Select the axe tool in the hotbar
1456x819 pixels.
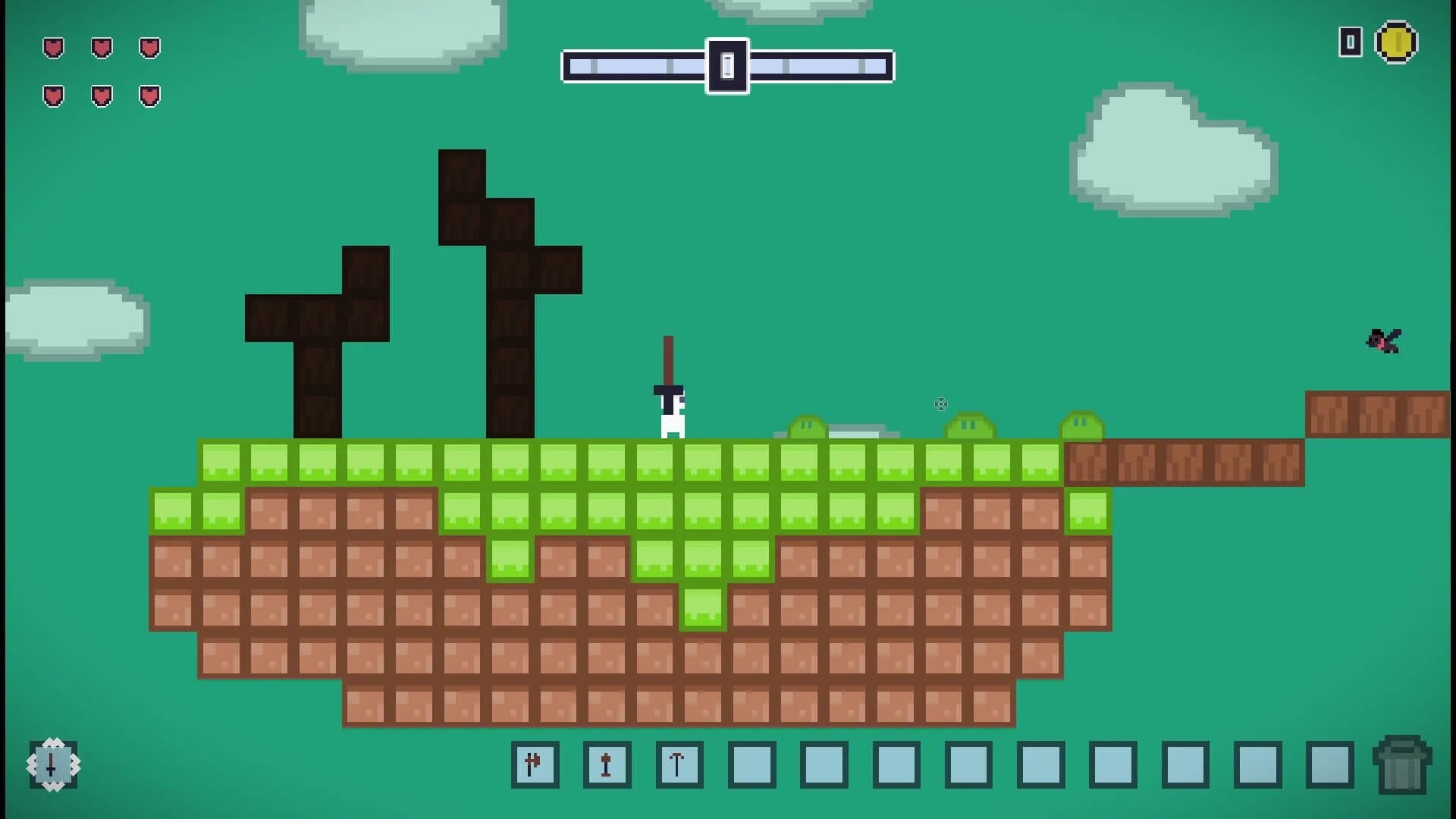(536, 765)
